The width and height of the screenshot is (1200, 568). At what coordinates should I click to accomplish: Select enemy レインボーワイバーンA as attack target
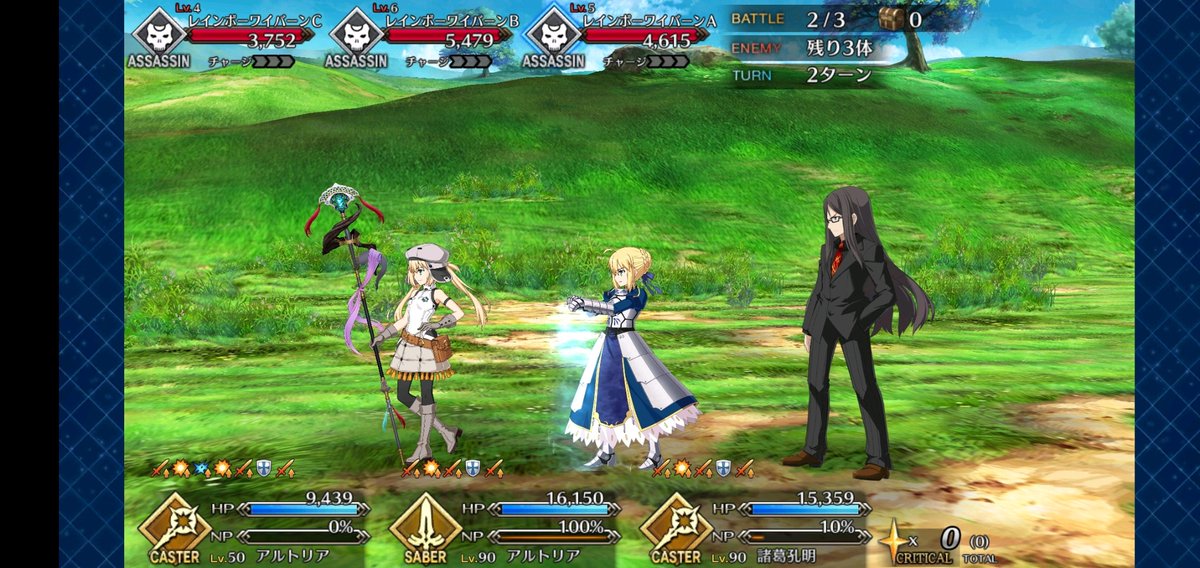click(x=614, y=37)
